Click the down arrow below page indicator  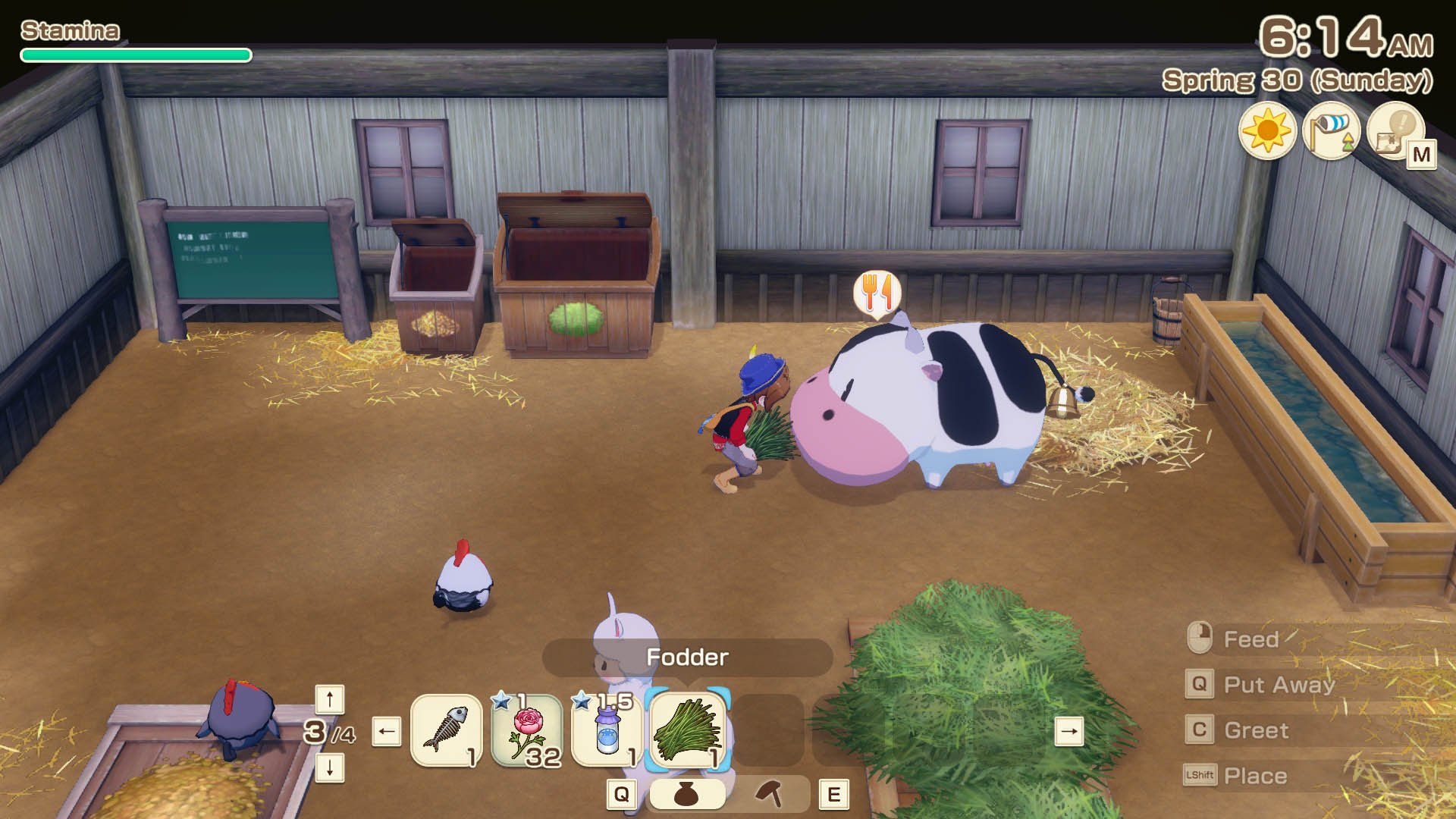pos(330,768)
